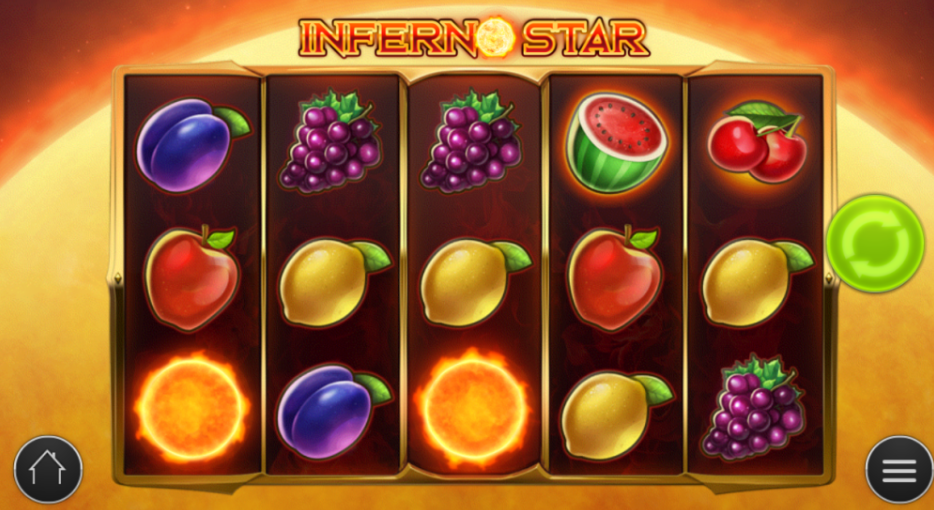Open the hamburger menu
The width and height of the screenshot is (934, 510).
coord(898,469)
